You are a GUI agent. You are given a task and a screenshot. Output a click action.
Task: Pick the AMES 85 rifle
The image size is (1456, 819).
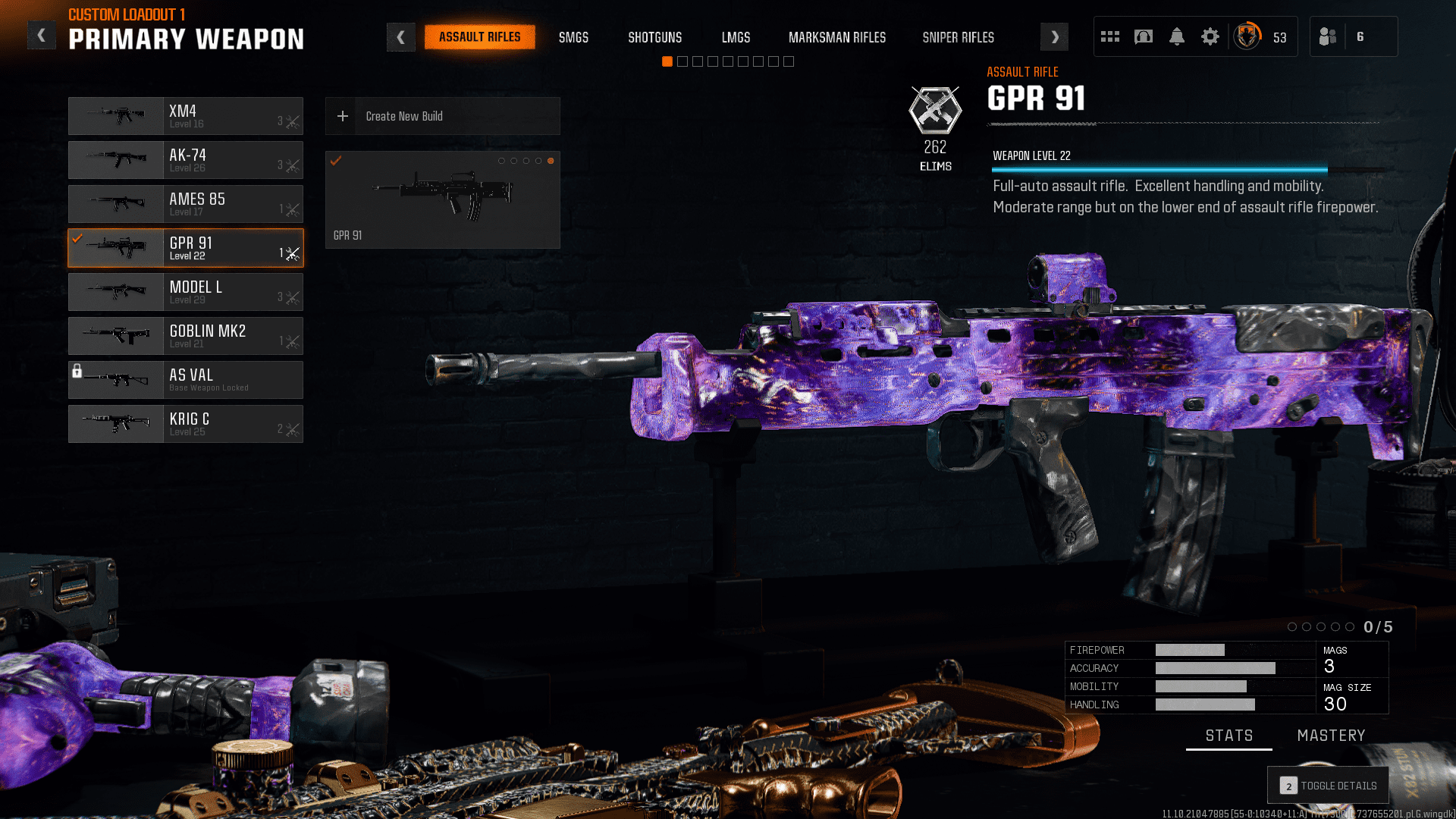(186, 204)
